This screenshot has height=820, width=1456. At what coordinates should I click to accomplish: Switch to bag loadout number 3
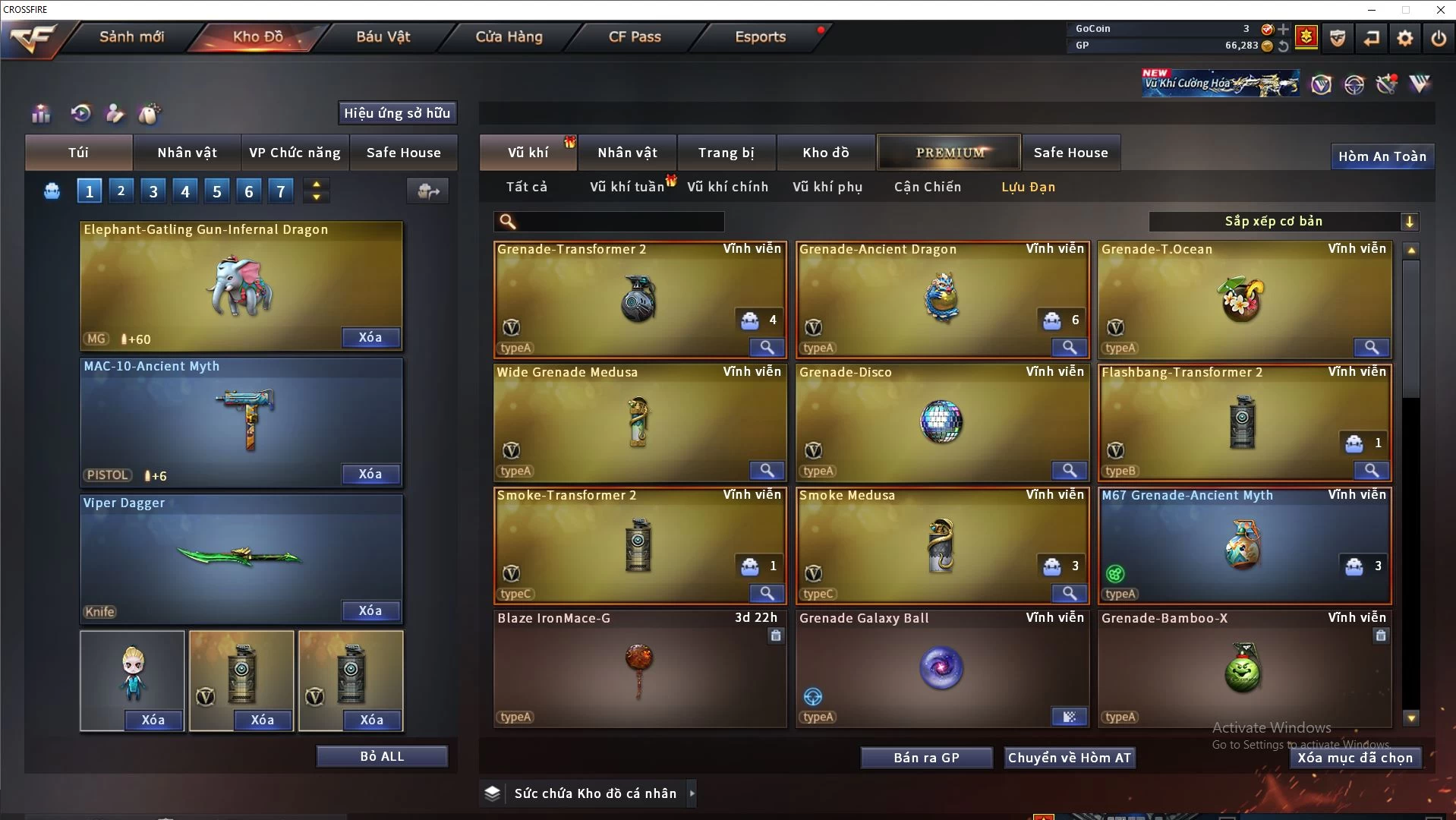(153, 191)
